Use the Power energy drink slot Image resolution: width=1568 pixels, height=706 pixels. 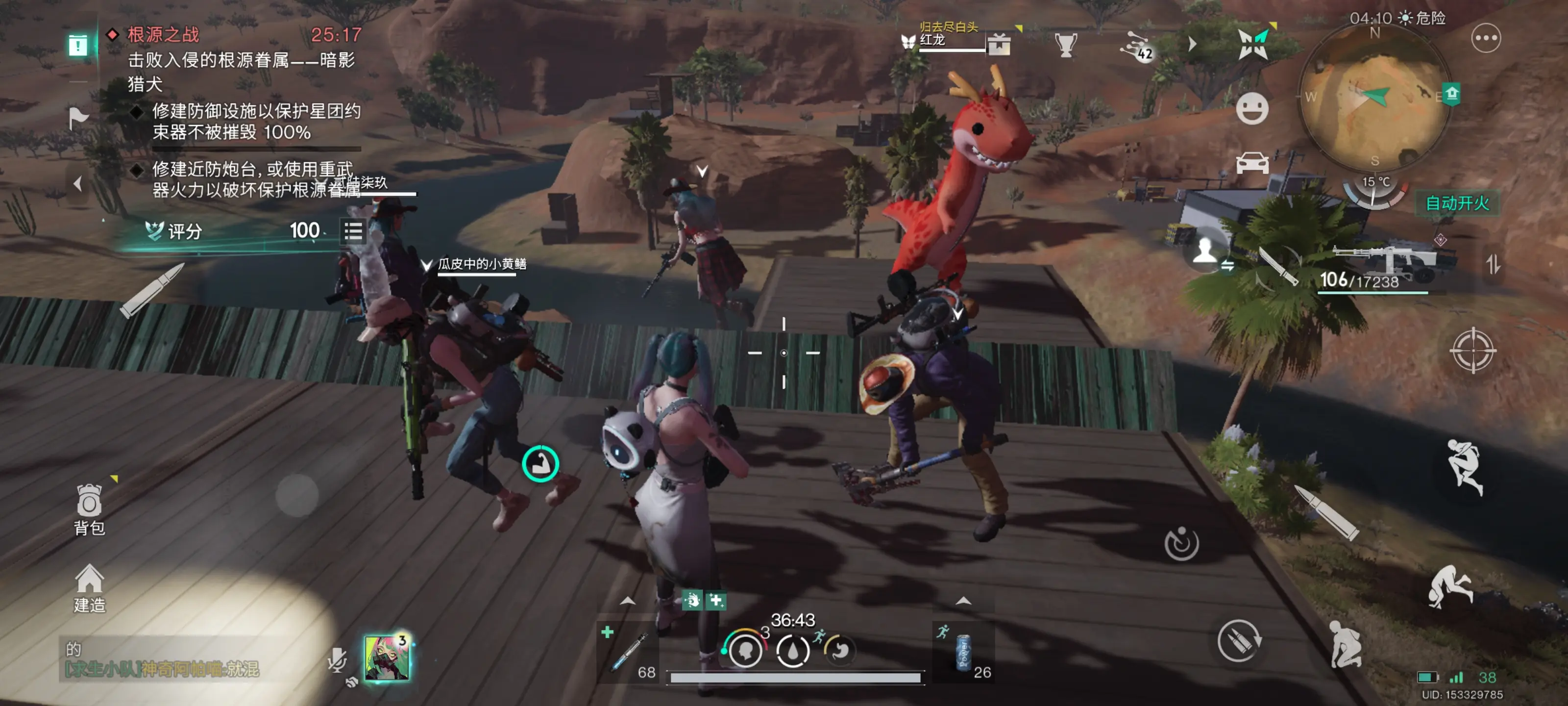pyautogui.click(x=963, y=652)
